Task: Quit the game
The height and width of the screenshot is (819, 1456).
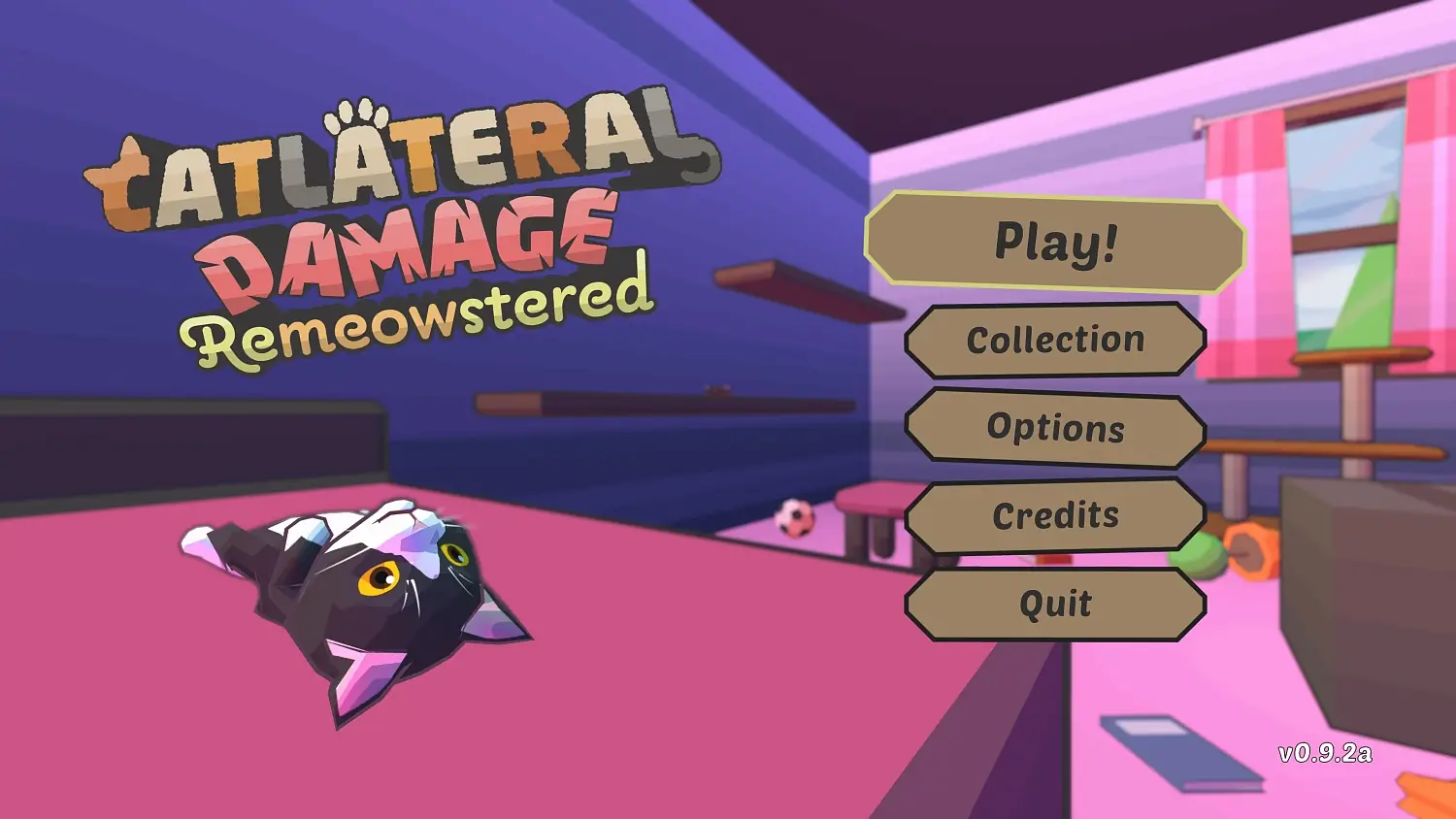Action: point(1055,605)
